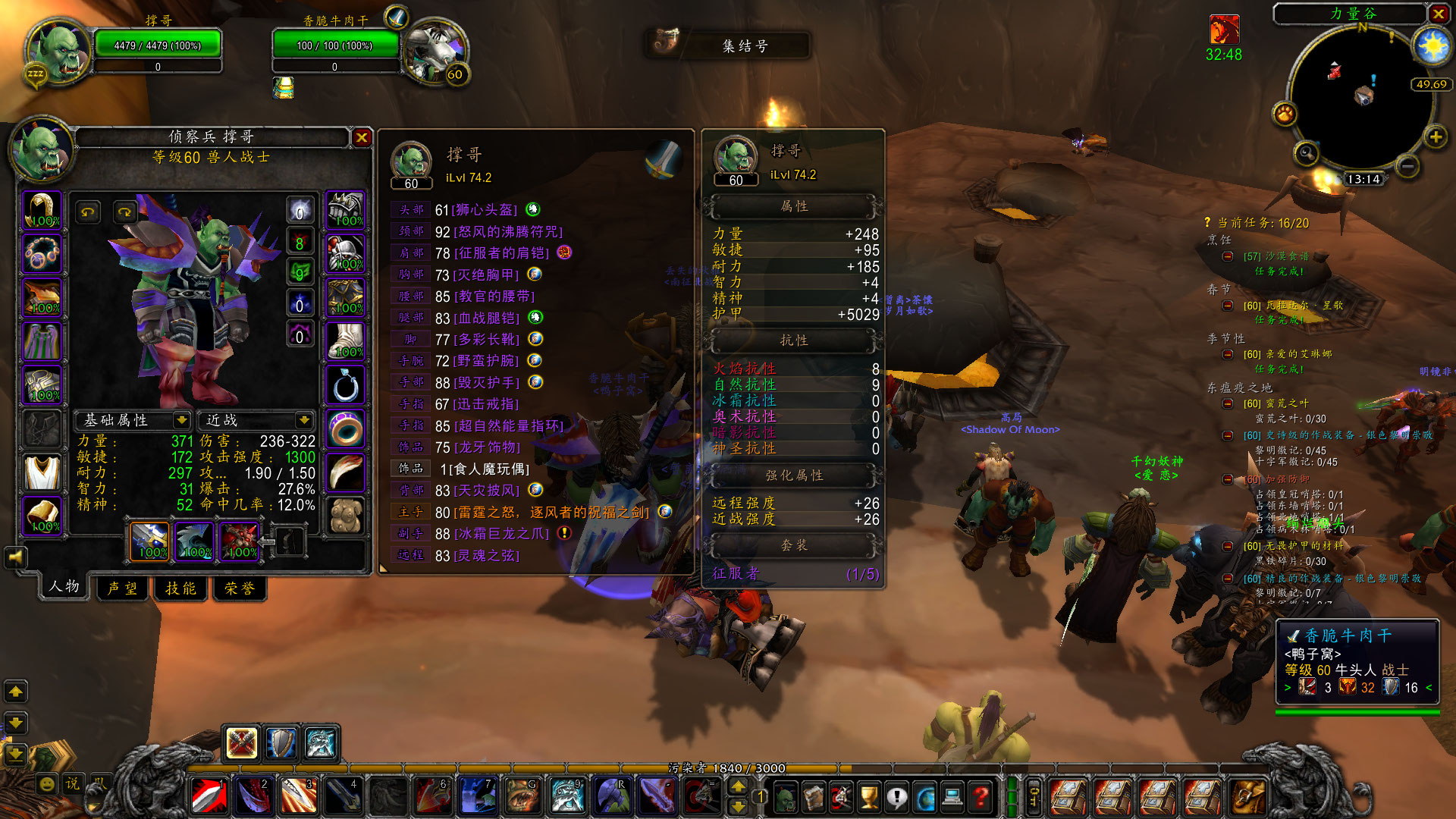The height and width of the screenshot is (819, 1456).
Task: Select the 集结号 button at top
Action: pos(745,46)
